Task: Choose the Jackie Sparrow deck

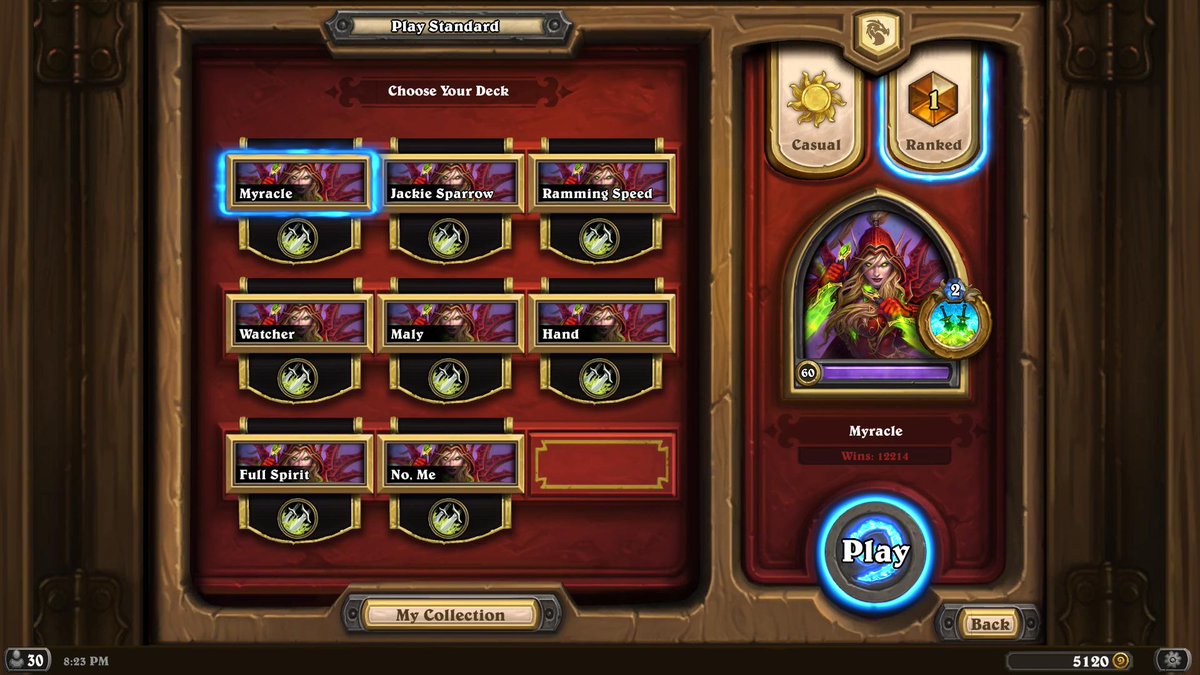Action: [x=451, y=183]
